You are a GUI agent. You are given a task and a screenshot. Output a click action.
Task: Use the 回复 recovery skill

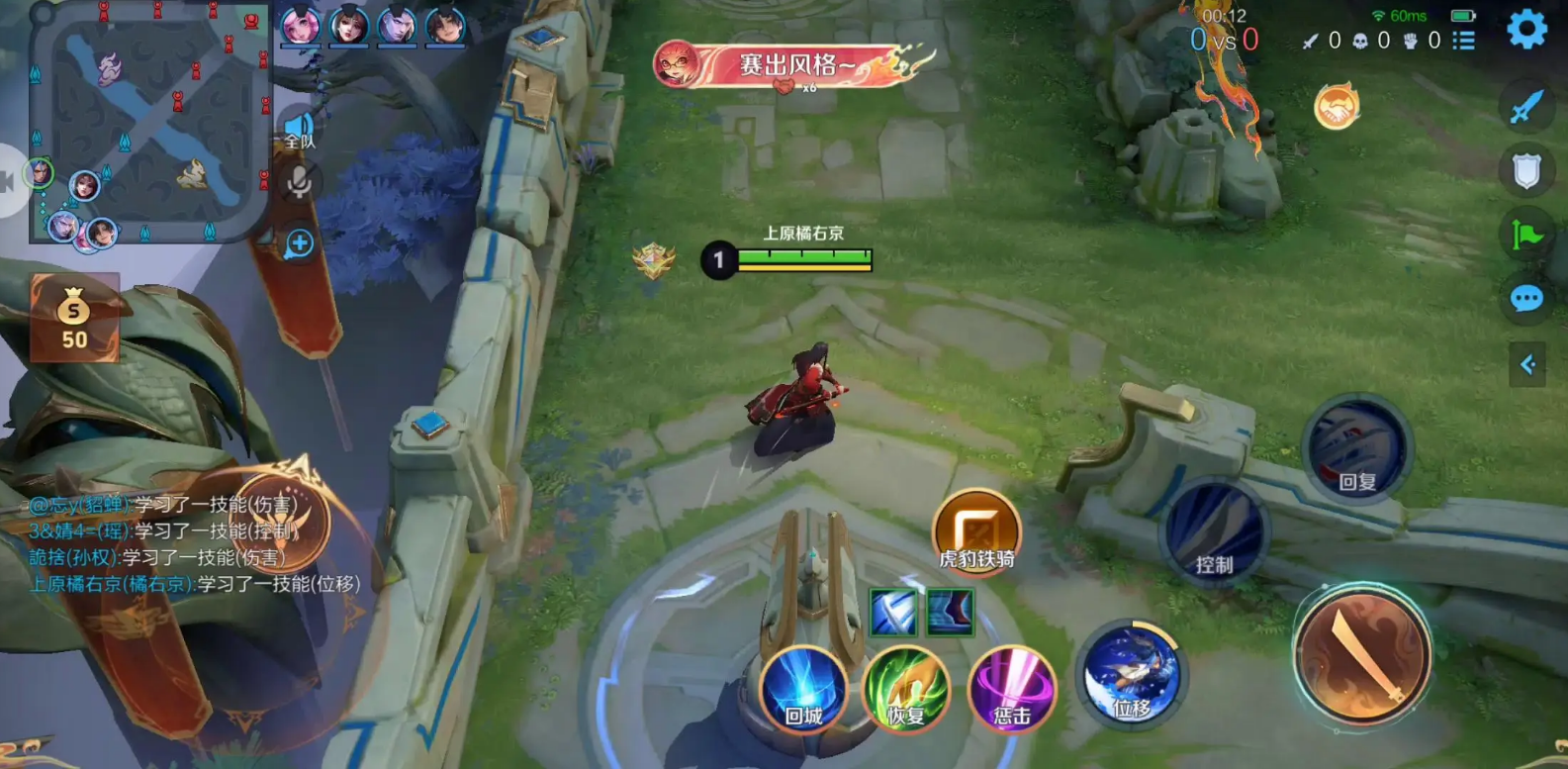pyautogui.click(x=1356, y=450)
